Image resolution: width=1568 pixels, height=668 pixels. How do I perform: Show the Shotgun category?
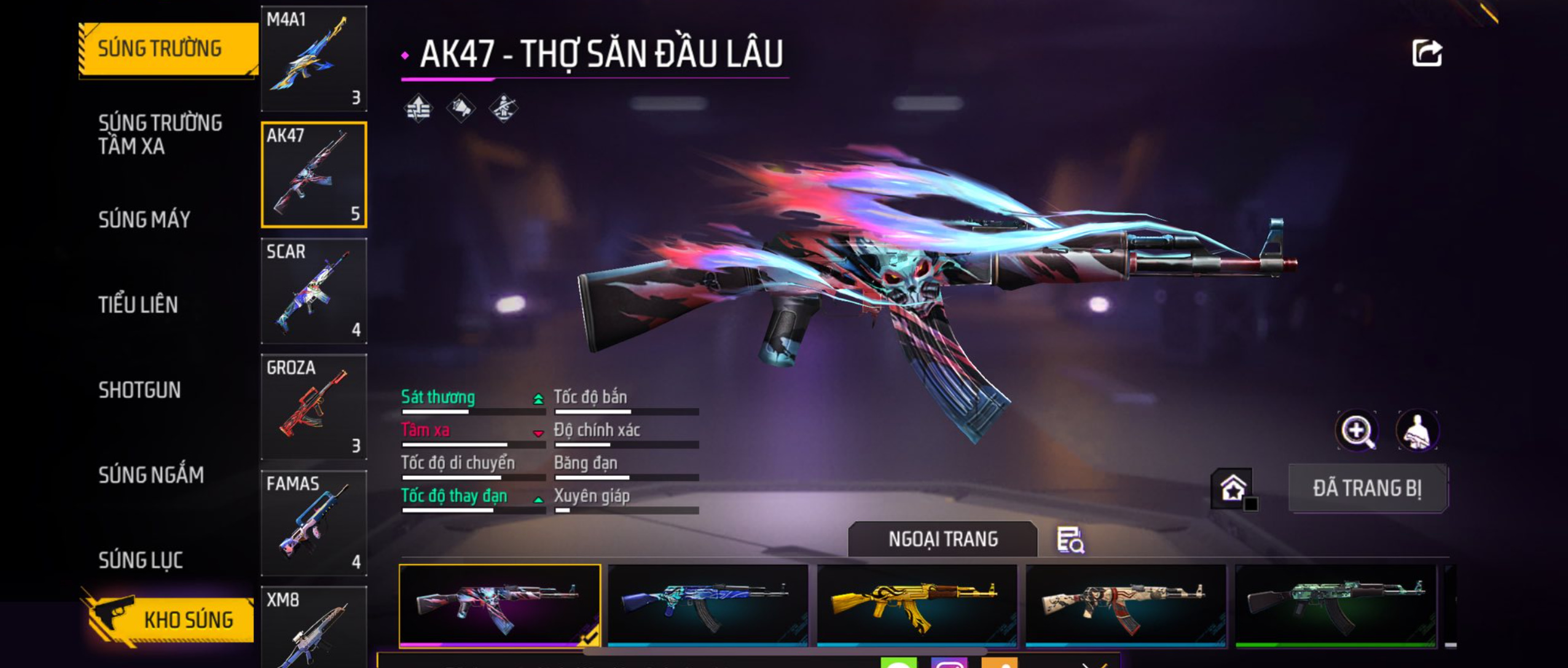point(139,390)
